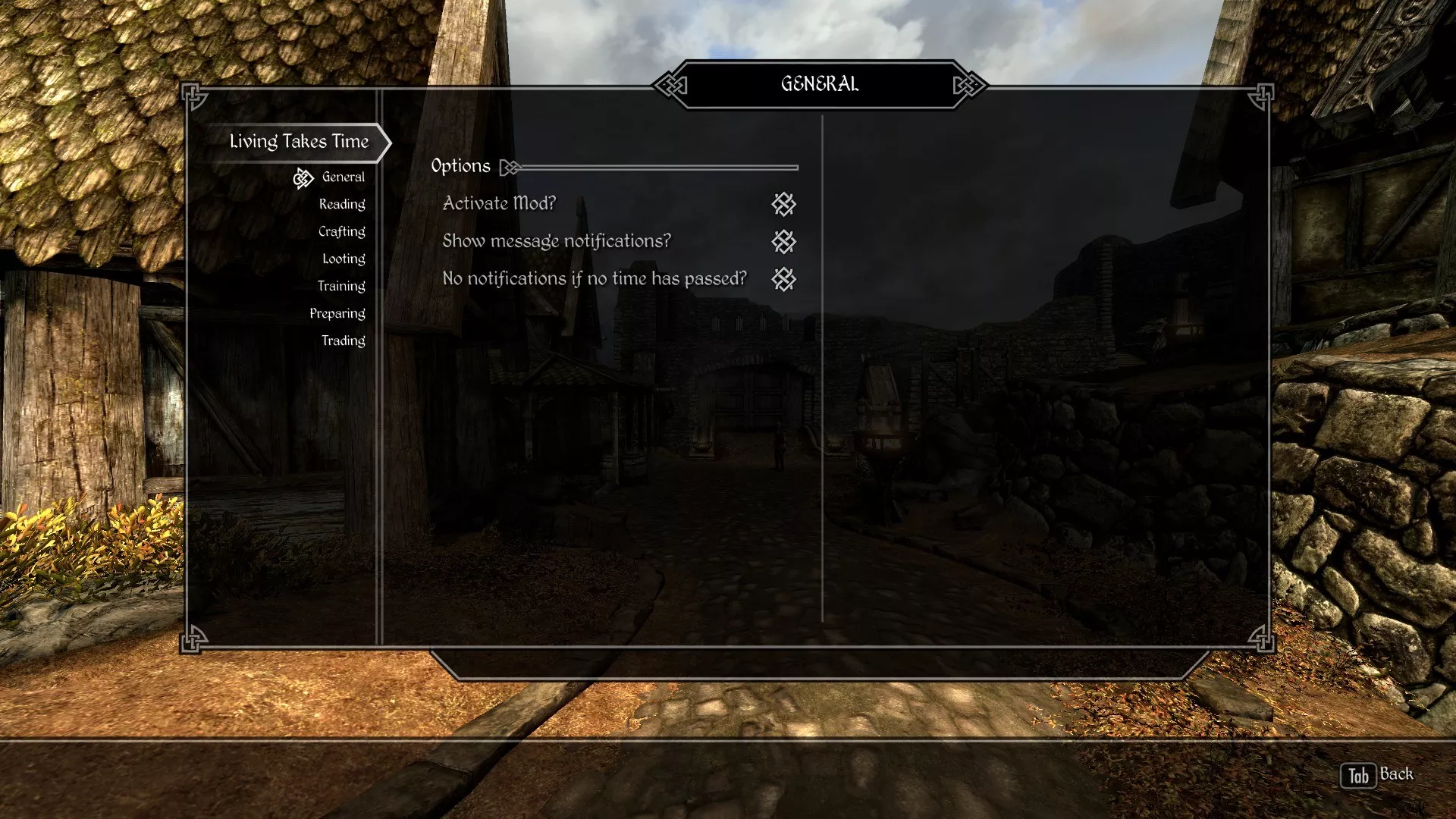Screen dimensions: 1456x819
Task: Select the Living Takes Time mod entry
Action: 299,142
